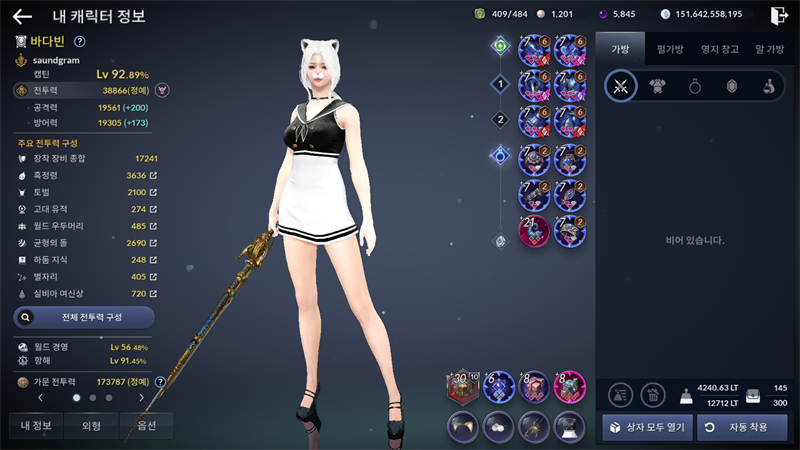This screenshot has height=450, width=800.
Task: Click the help question mark beside 바다빈
Action: 80,41
